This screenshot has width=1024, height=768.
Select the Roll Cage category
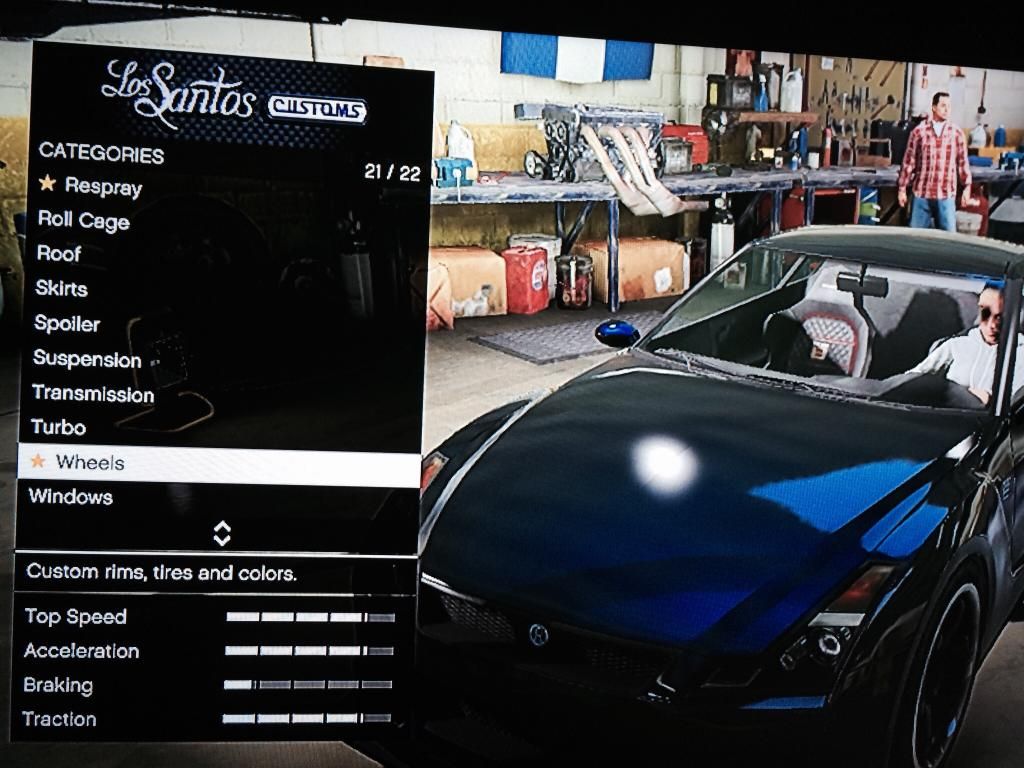pyautogui.click(x=84, y=220)
